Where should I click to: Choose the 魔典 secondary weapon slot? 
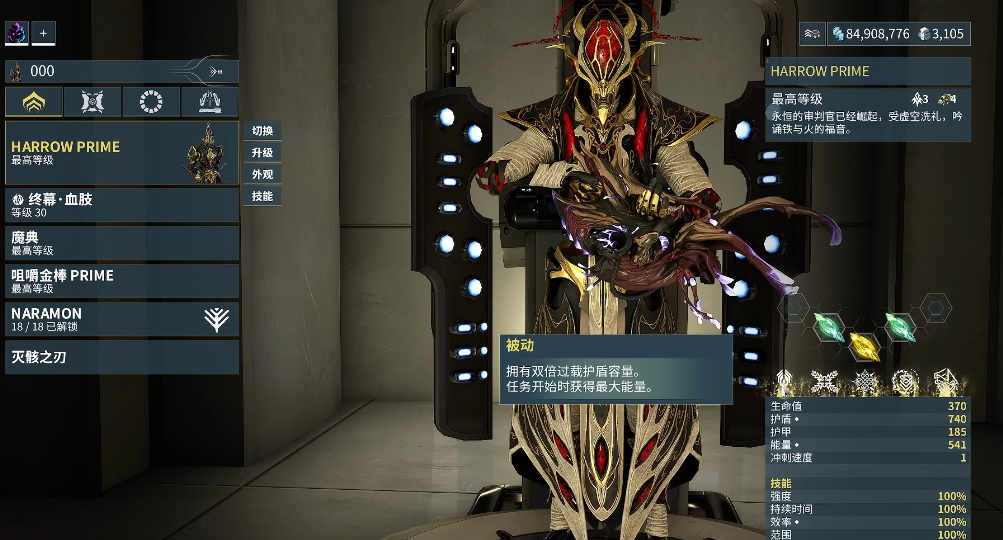click(x=121, y=243)
